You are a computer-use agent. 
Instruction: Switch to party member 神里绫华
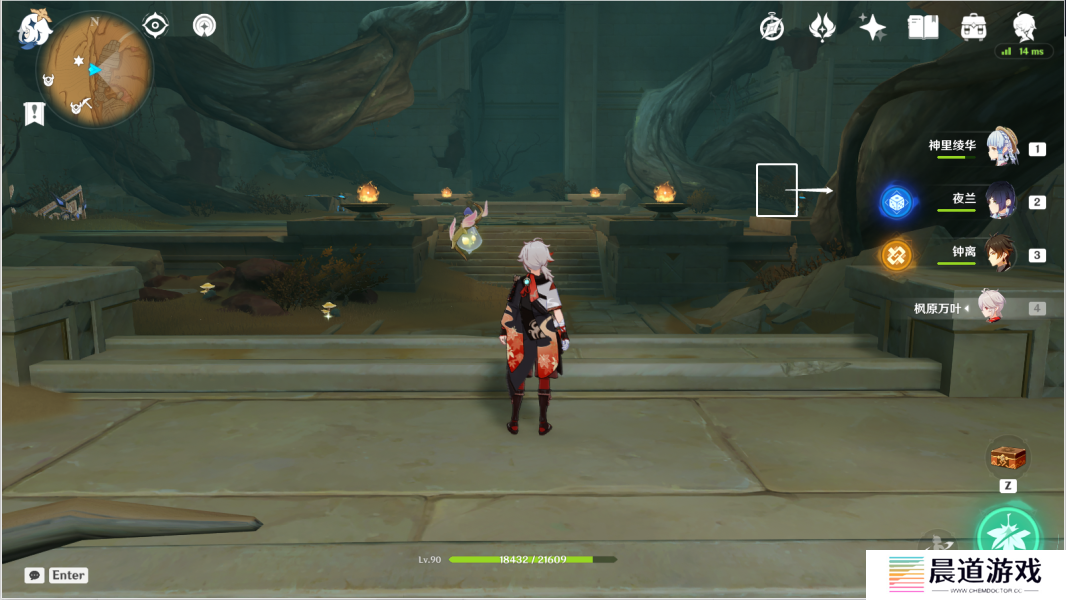[x=1000, y=148]
